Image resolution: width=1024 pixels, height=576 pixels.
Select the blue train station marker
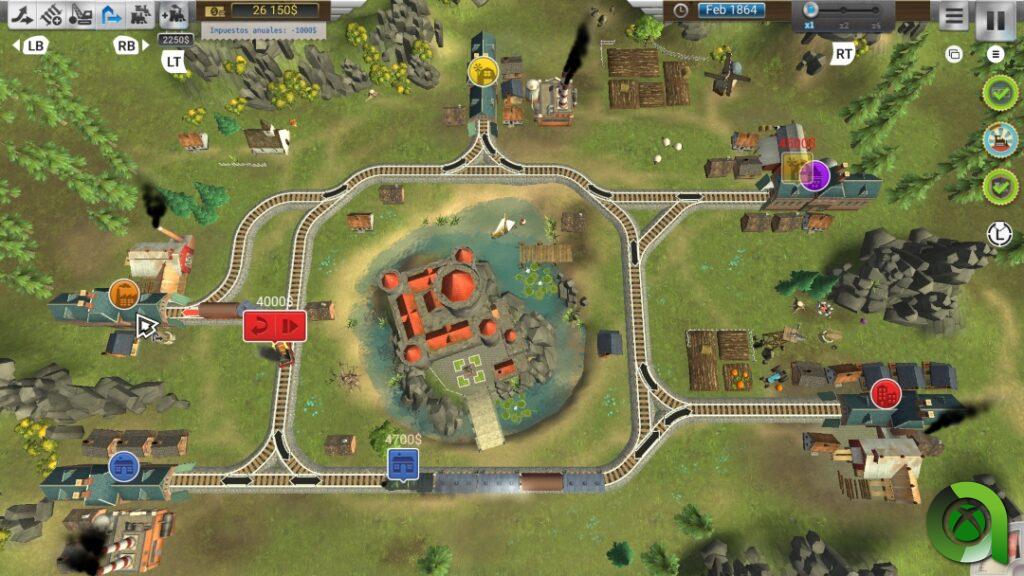pos(403,464)
